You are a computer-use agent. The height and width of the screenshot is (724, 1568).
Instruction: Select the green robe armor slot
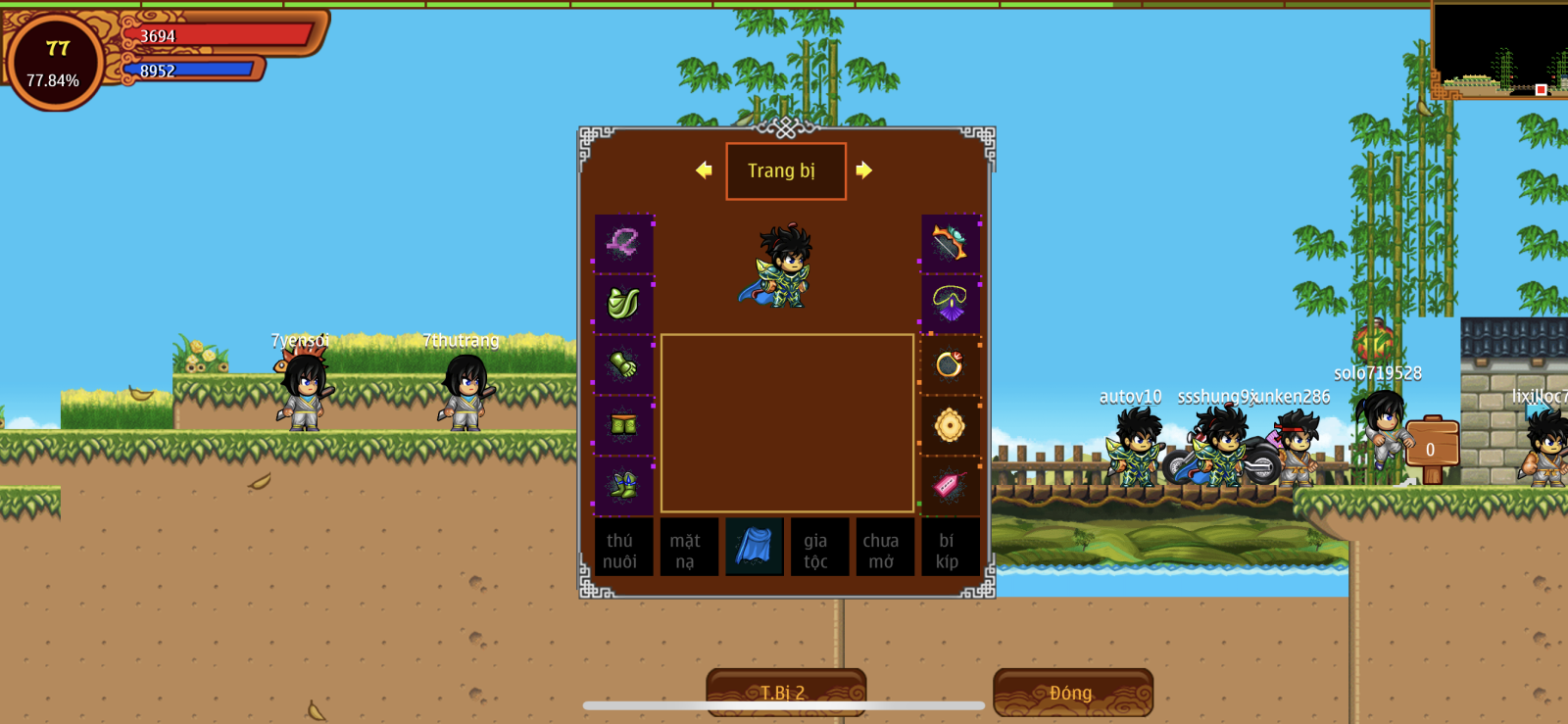tap(623, 304)
